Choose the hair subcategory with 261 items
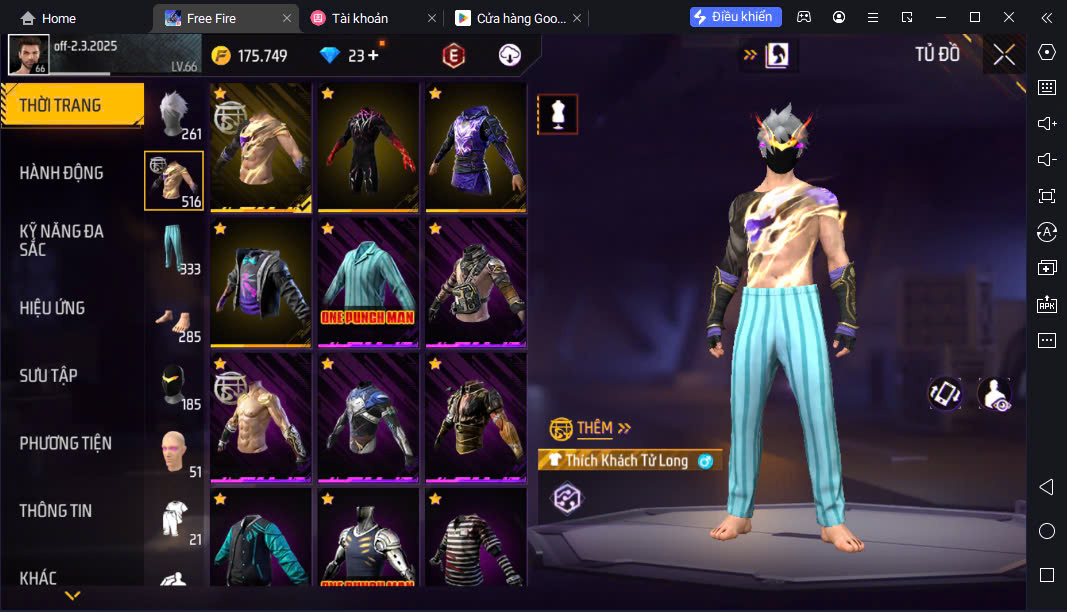 [x=175, y=114]
